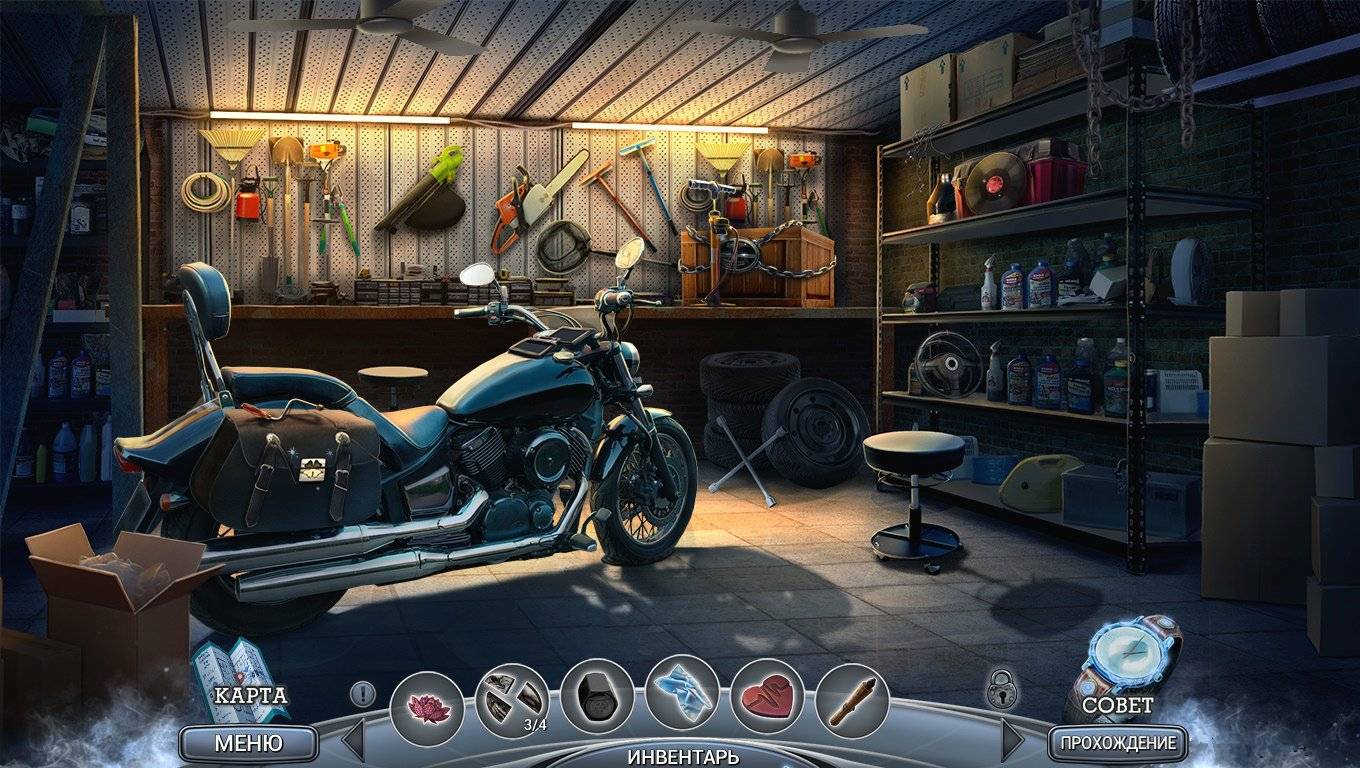Open the КАРТА map book

point(241,681)
